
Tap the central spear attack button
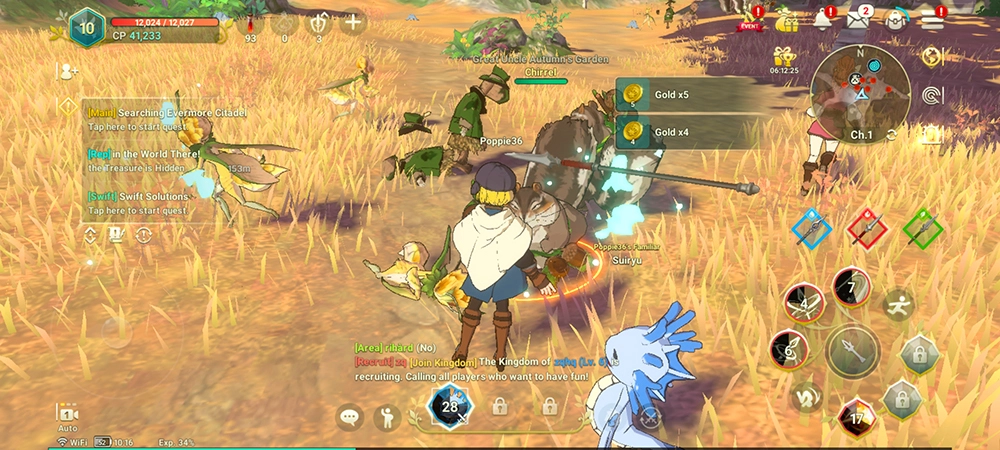pyautogui.click(x=853, y=352)
